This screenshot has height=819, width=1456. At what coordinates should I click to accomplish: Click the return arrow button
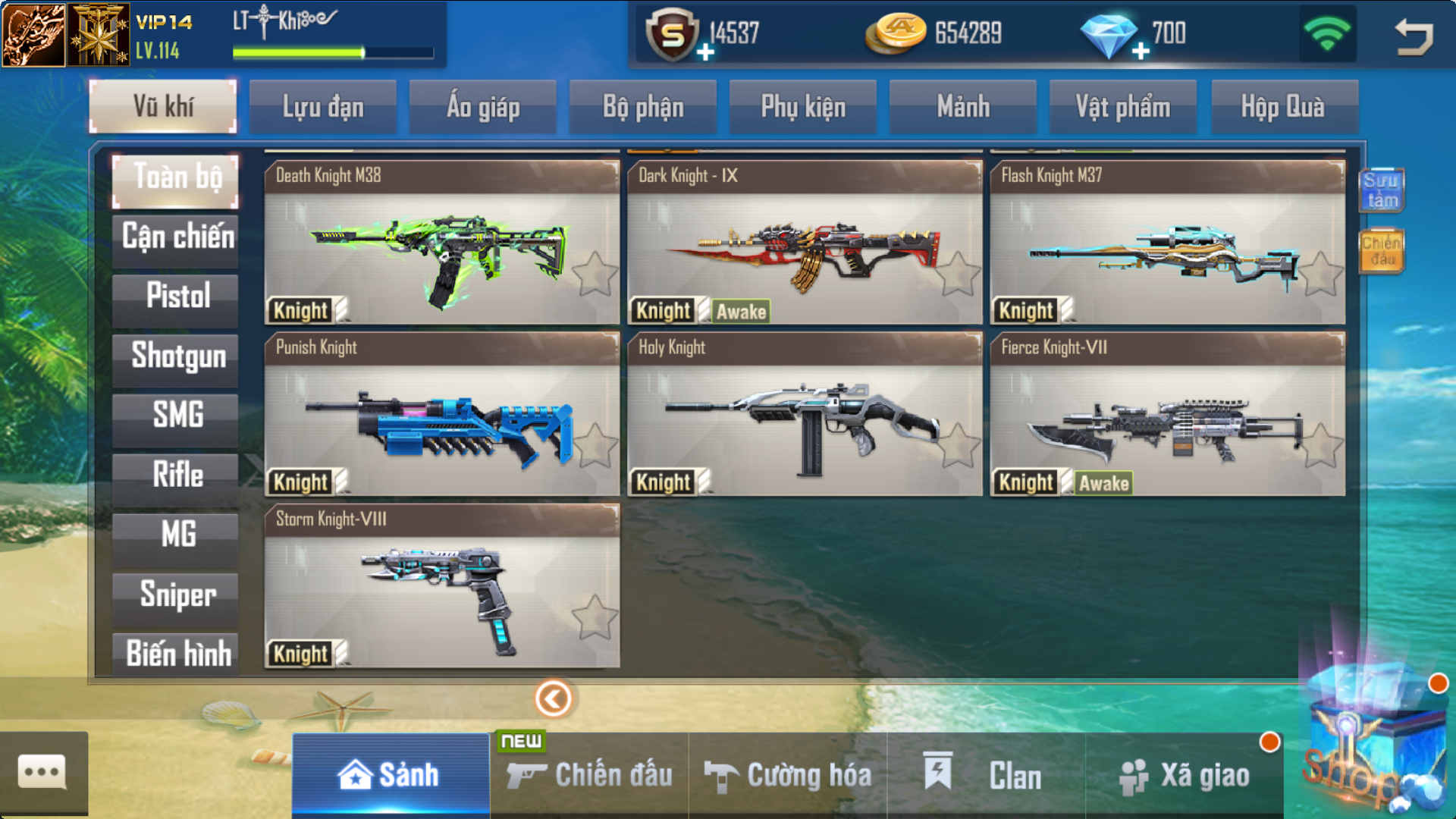click(1414, 36)
